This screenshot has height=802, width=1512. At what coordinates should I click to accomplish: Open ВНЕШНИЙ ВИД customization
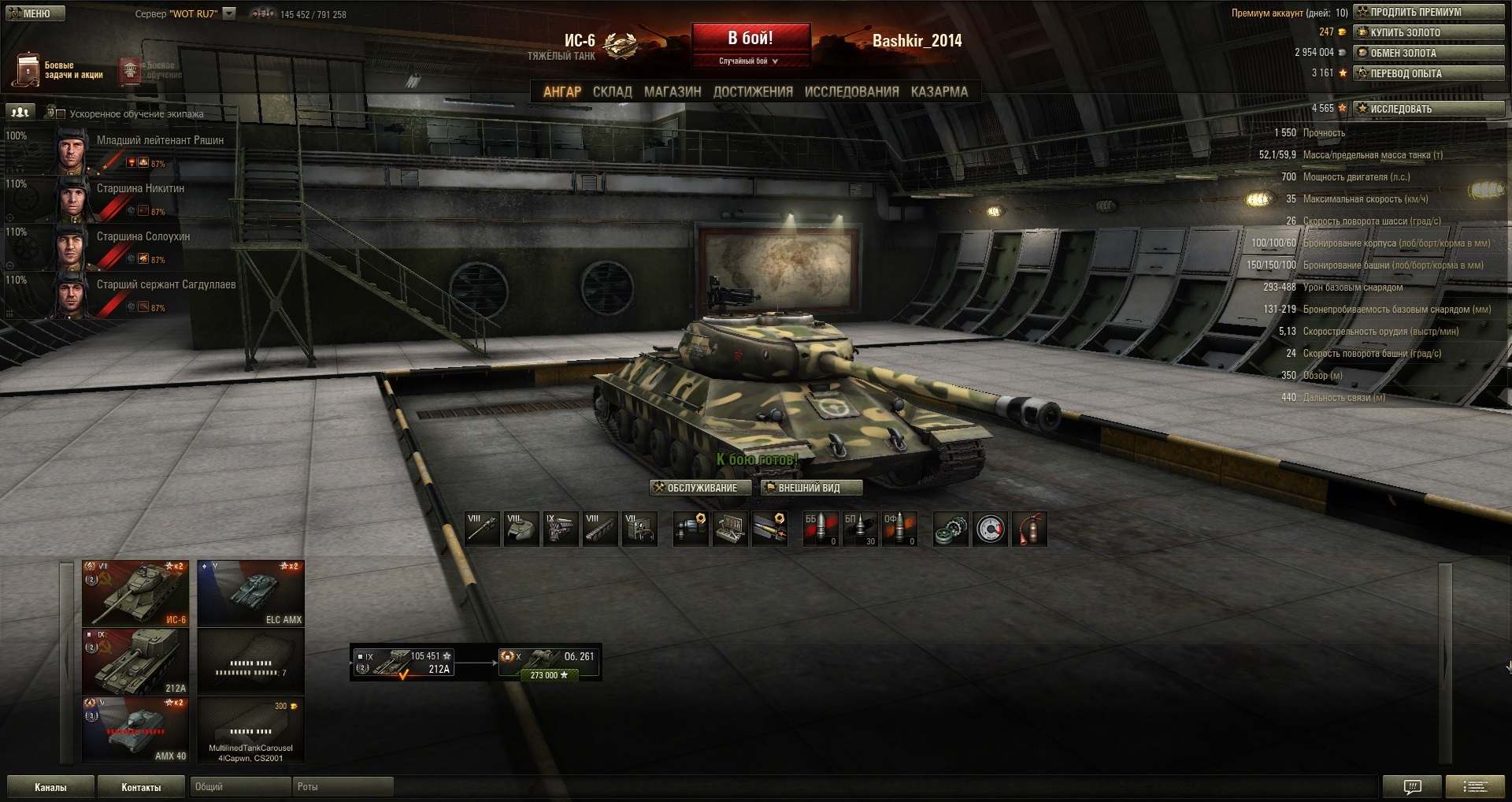tap(810, 488)
